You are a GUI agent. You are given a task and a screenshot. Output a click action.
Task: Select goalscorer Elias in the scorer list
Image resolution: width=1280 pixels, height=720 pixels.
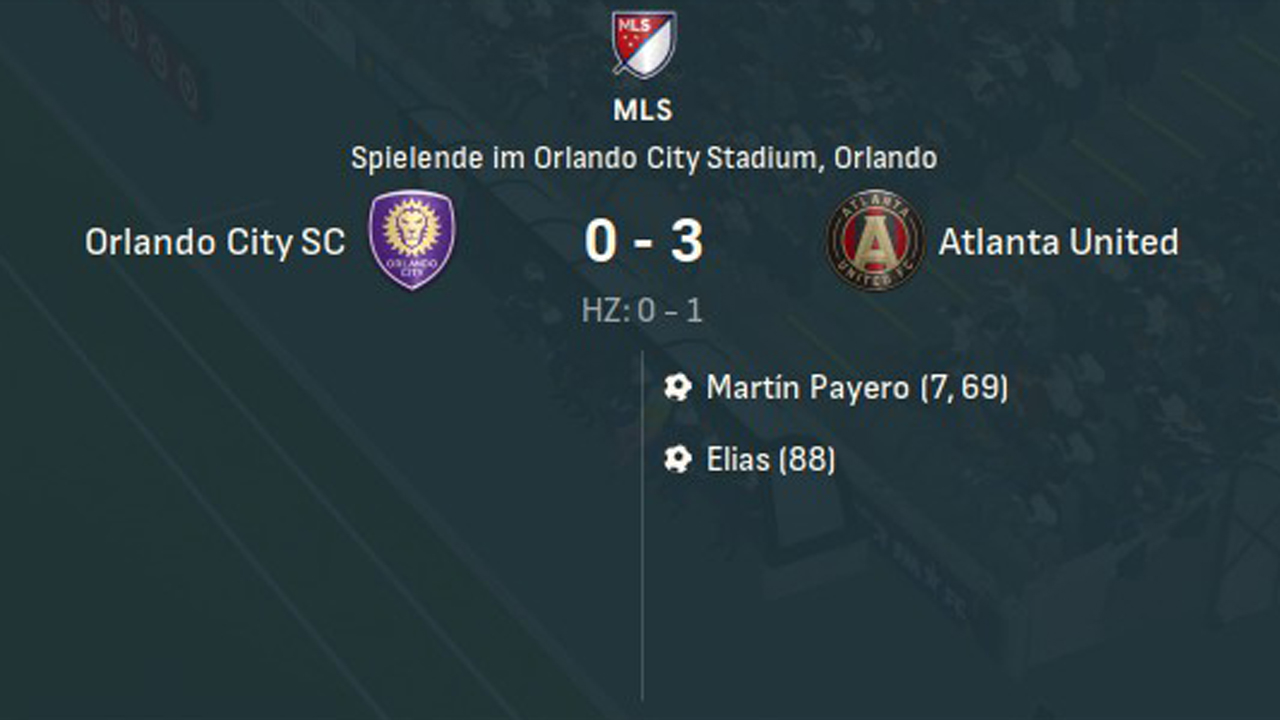coord(738,460)
